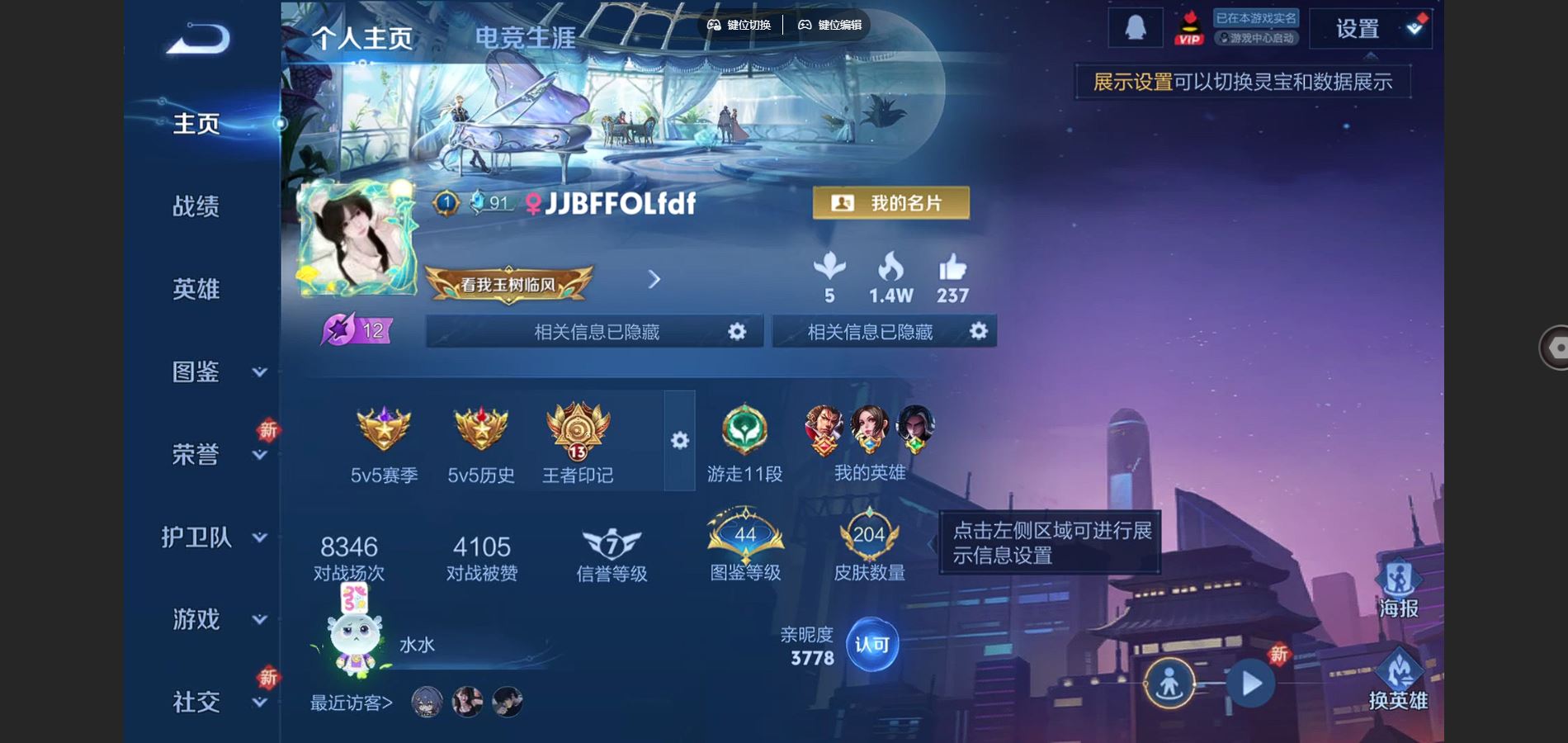Viewport: 1568px width, 743px height.
Task: Open the 皮肤数量 skin count
Action: tap(869, 547)
